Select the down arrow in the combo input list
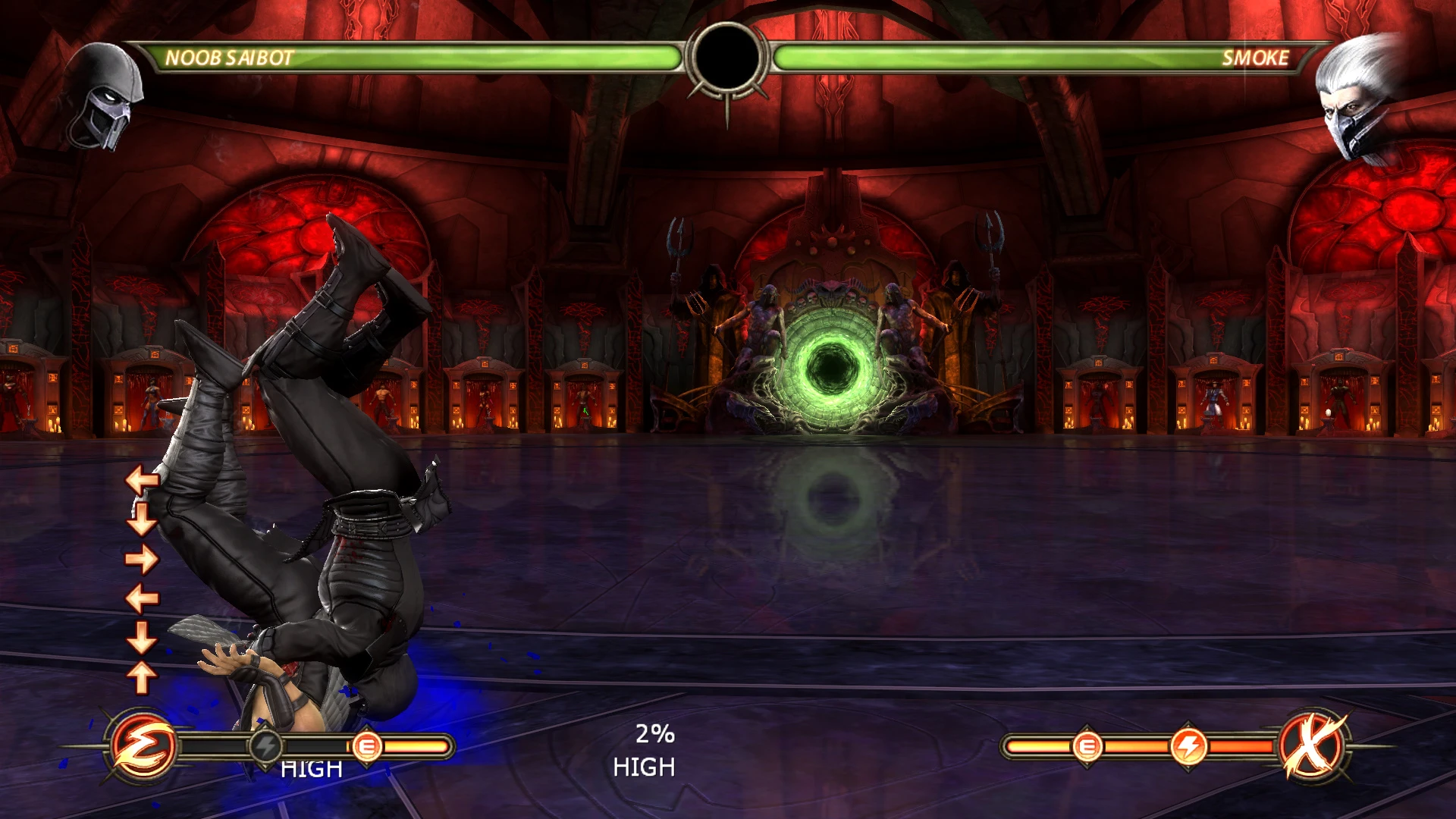This screenshot has height=819, width=1456. pyautogui.click(x=140, y=519)
